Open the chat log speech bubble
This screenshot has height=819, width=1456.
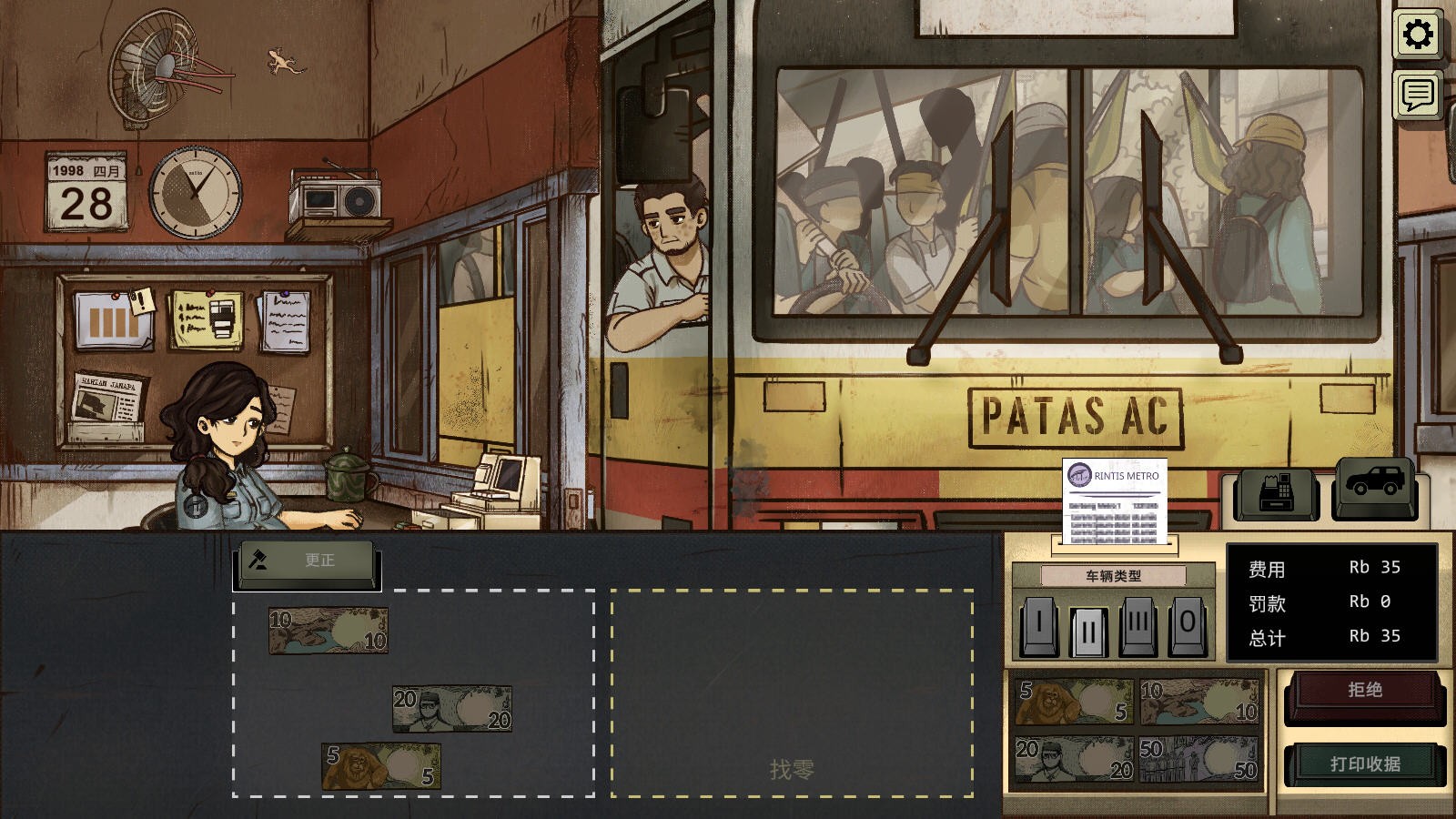coord(1418,95)
